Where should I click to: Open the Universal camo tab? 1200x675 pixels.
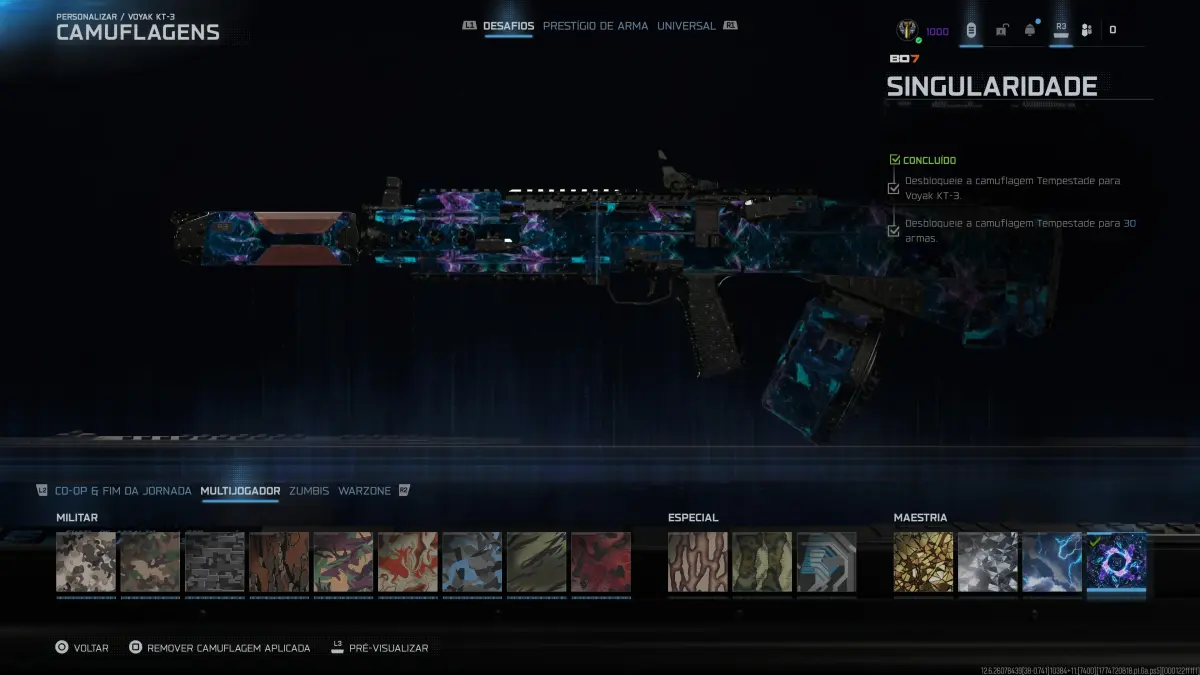686,26
